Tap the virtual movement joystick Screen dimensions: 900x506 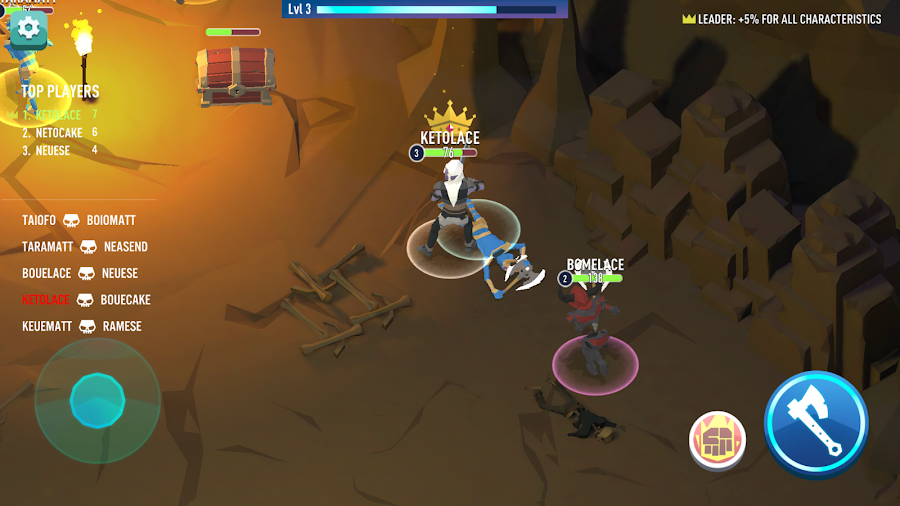pyautogui.click(x=97, y=401)
